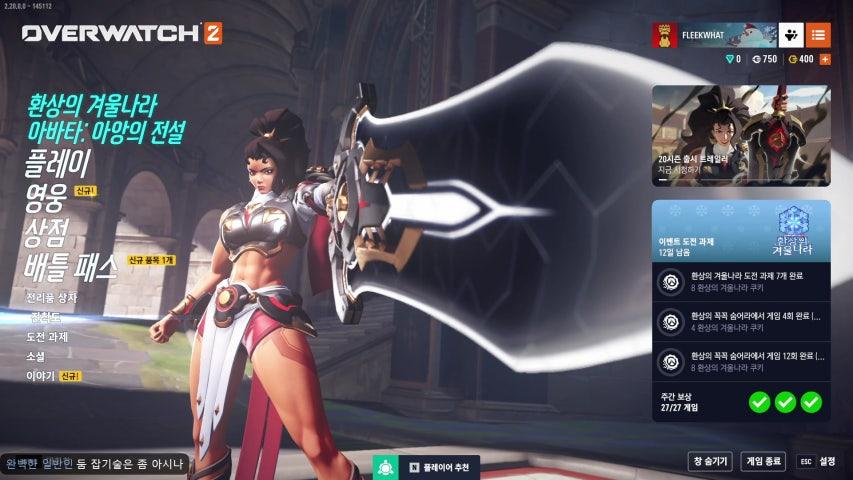Viewport: 853px width, 480px height.
Task: Watch the Season 20 launch trailer thumbnail
Action: pyautogui.click(x=741, y=135)
